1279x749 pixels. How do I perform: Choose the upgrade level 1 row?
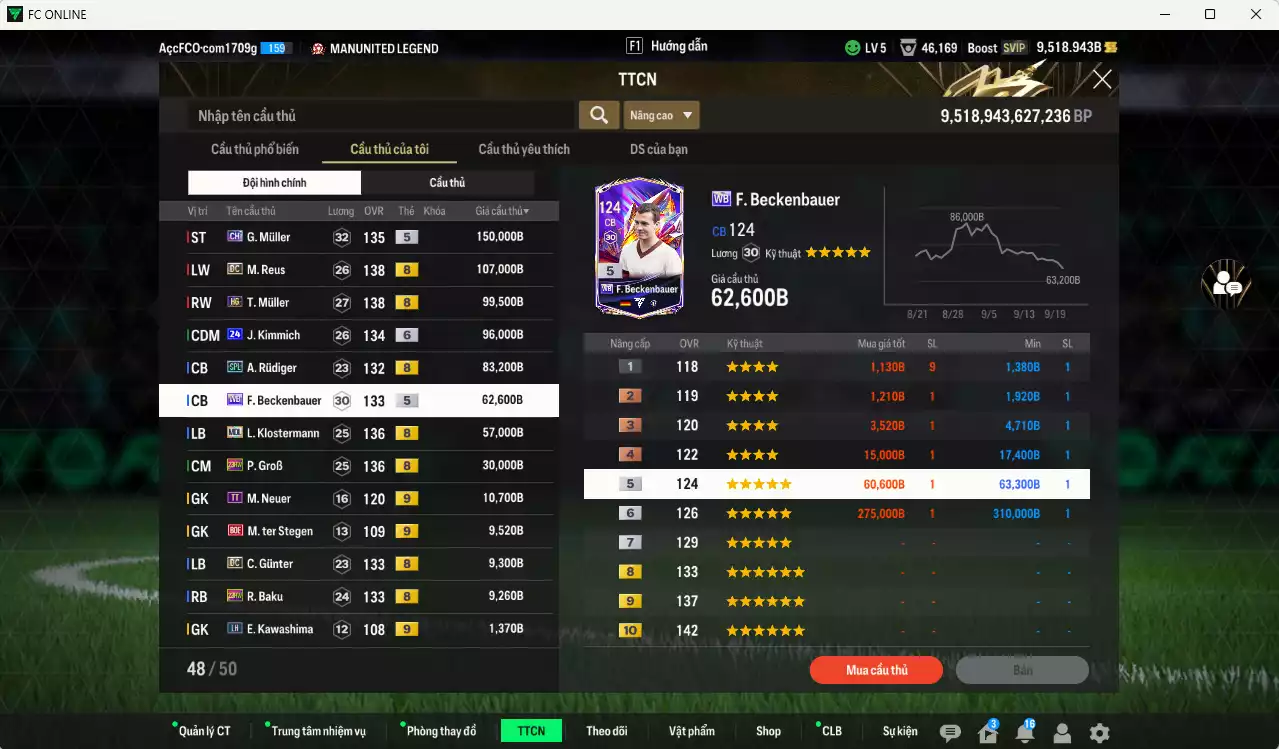(x=836, y=367)
